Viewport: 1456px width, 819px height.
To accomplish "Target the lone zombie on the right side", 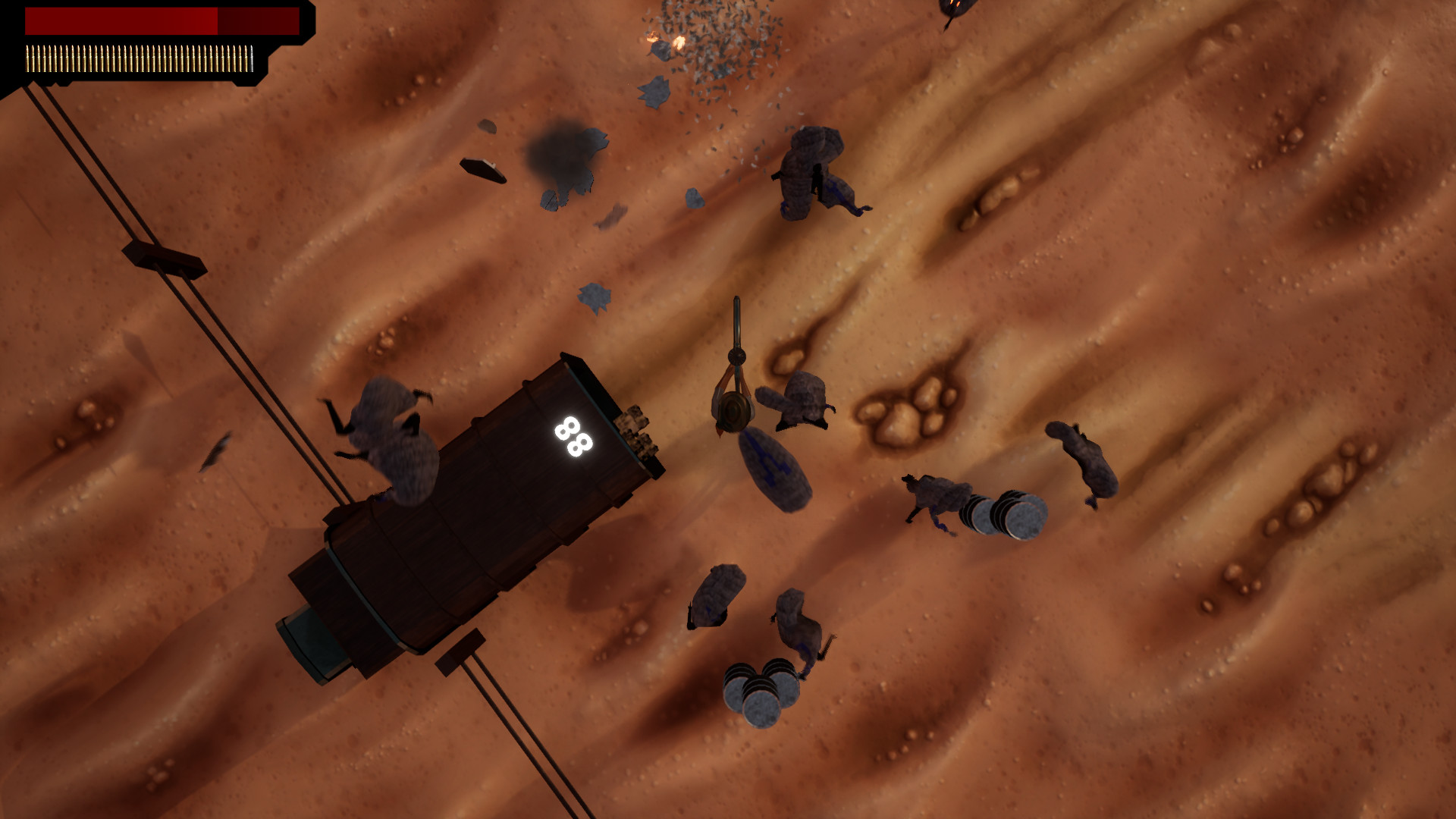I will coord(1077,455).
